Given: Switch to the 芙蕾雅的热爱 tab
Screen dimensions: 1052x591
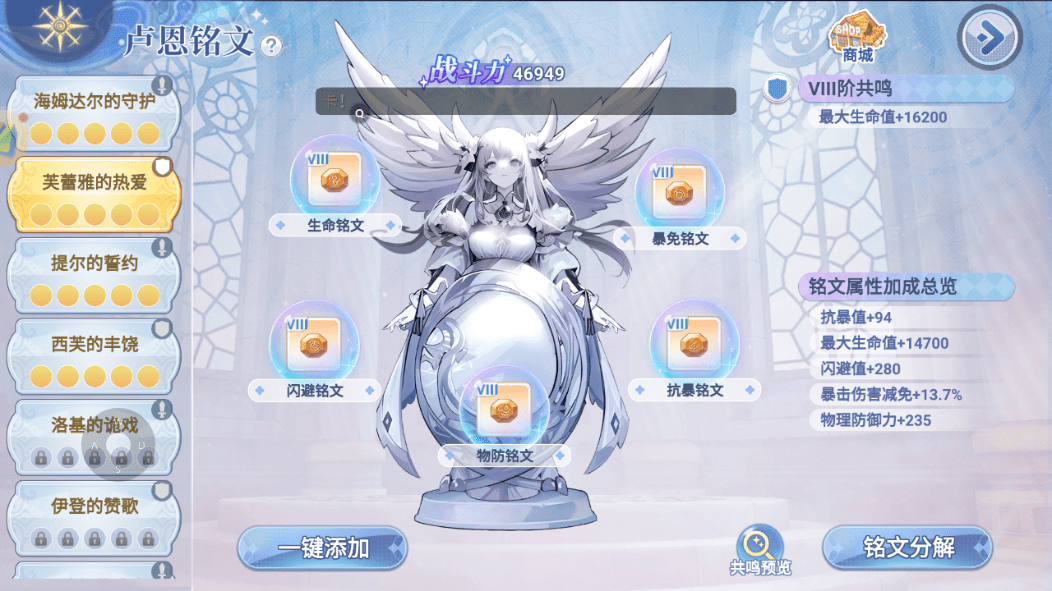Looking at the screenshot, I should click(94, 196).
